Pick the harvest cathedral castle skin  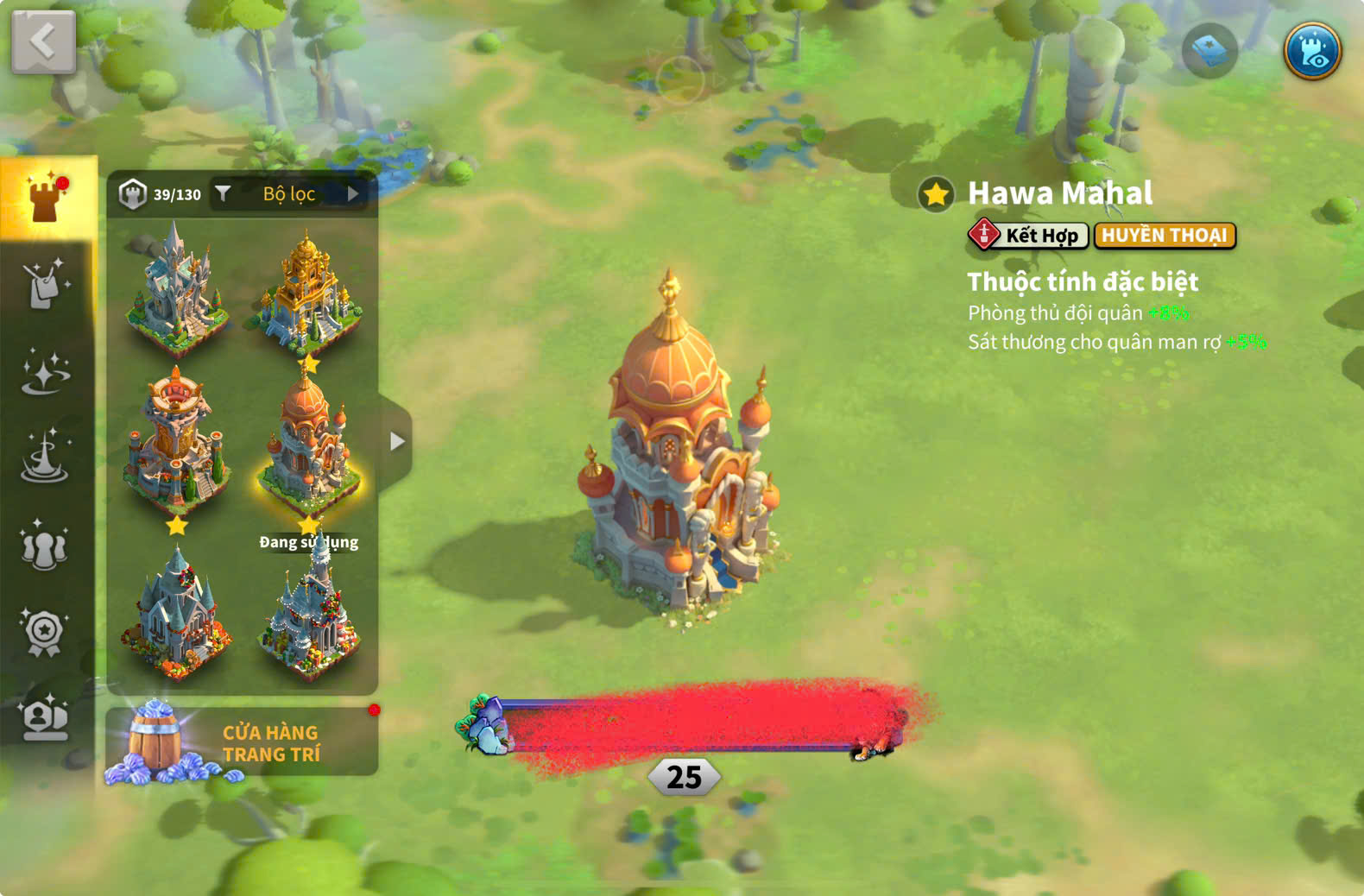(177, 615)
